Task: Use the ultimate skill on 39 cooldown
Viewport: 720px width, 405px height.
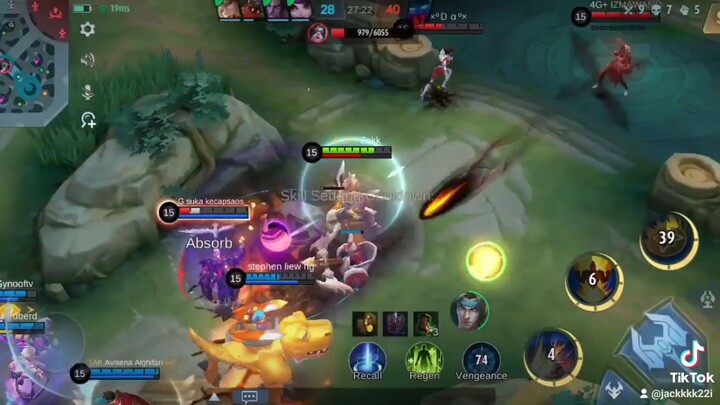Action: [667, 239]
